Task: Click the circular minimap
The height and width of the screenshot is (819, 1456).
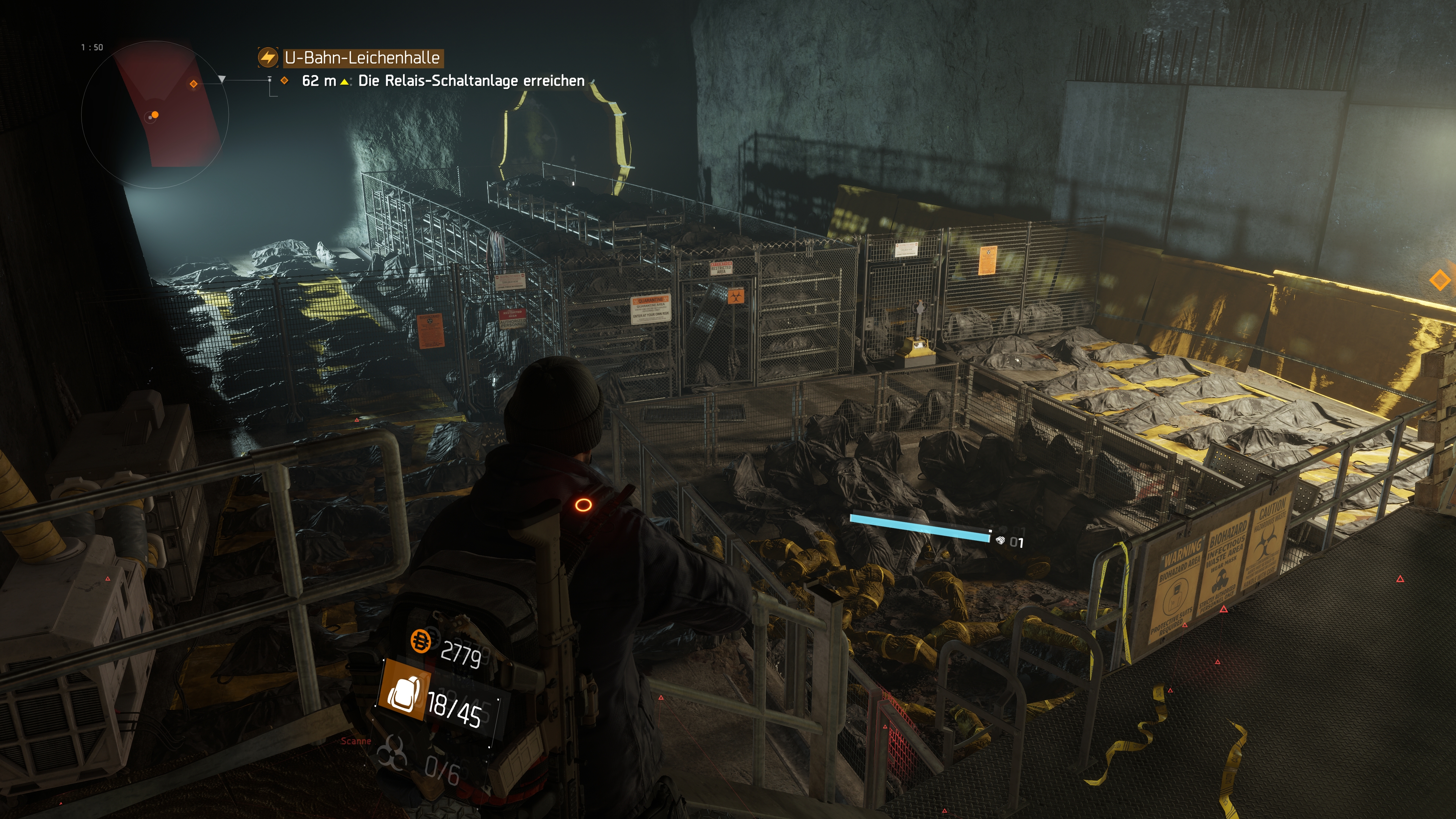Action: (155, 114)
